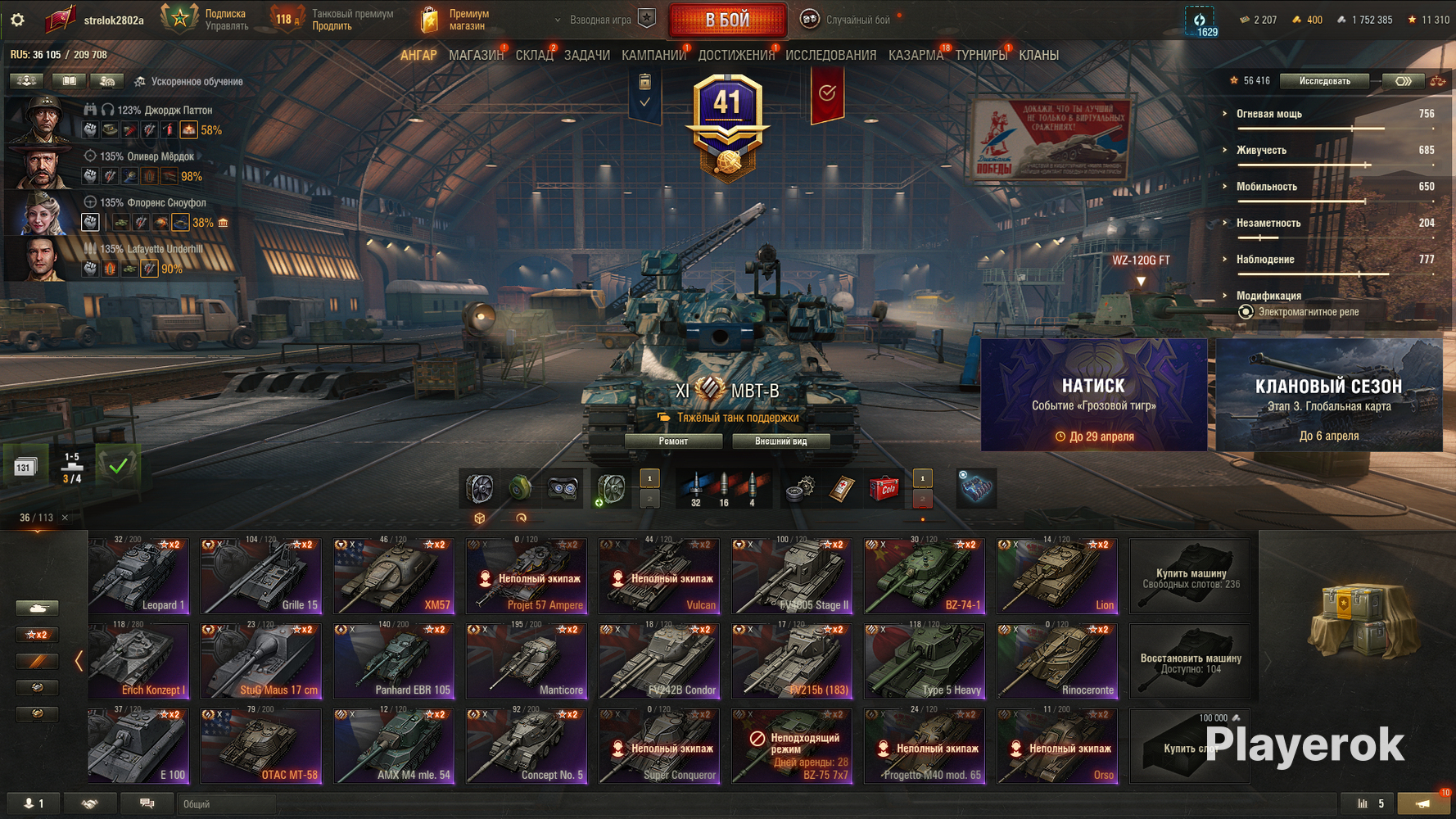Screen dimensions: 1456x819
Task: Click Купить машину slot tile
Action: (x=1190, y=577)
